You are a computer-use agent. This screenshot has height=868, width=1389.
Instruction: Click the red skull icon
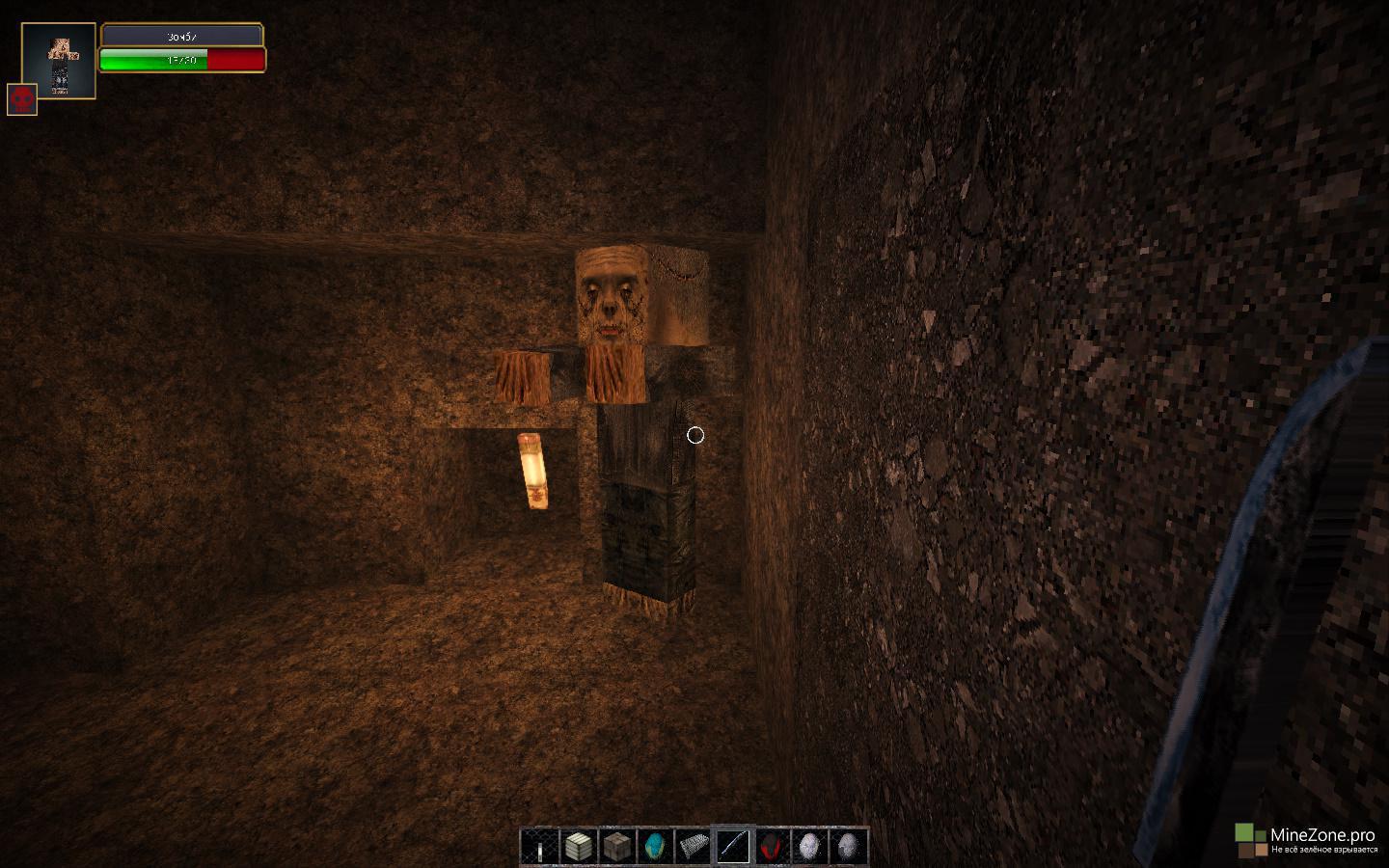pos(22,99)
